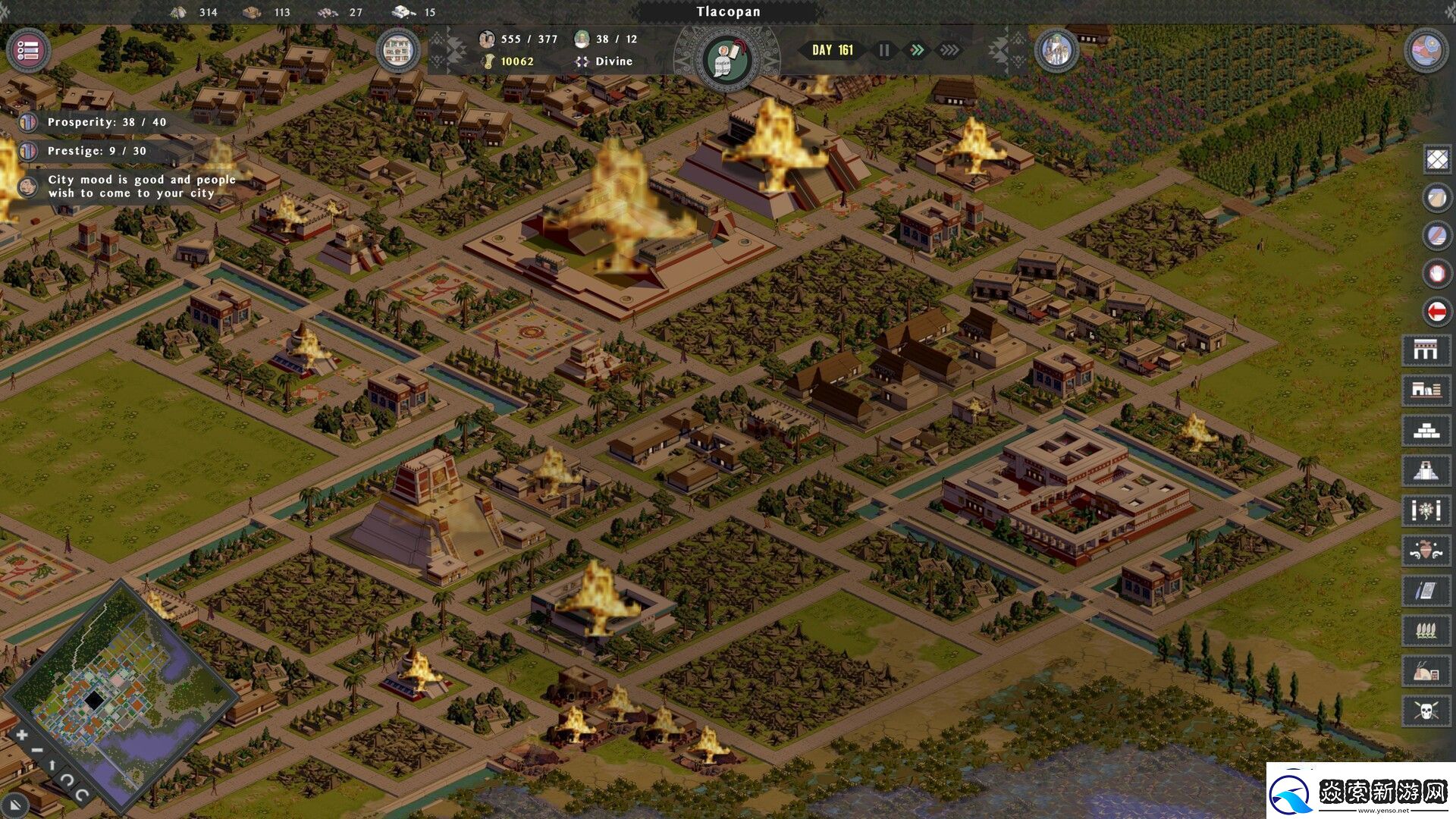The image size is (1456, 819).
Task: Open the main menu list button
Action: coord(28,51)
